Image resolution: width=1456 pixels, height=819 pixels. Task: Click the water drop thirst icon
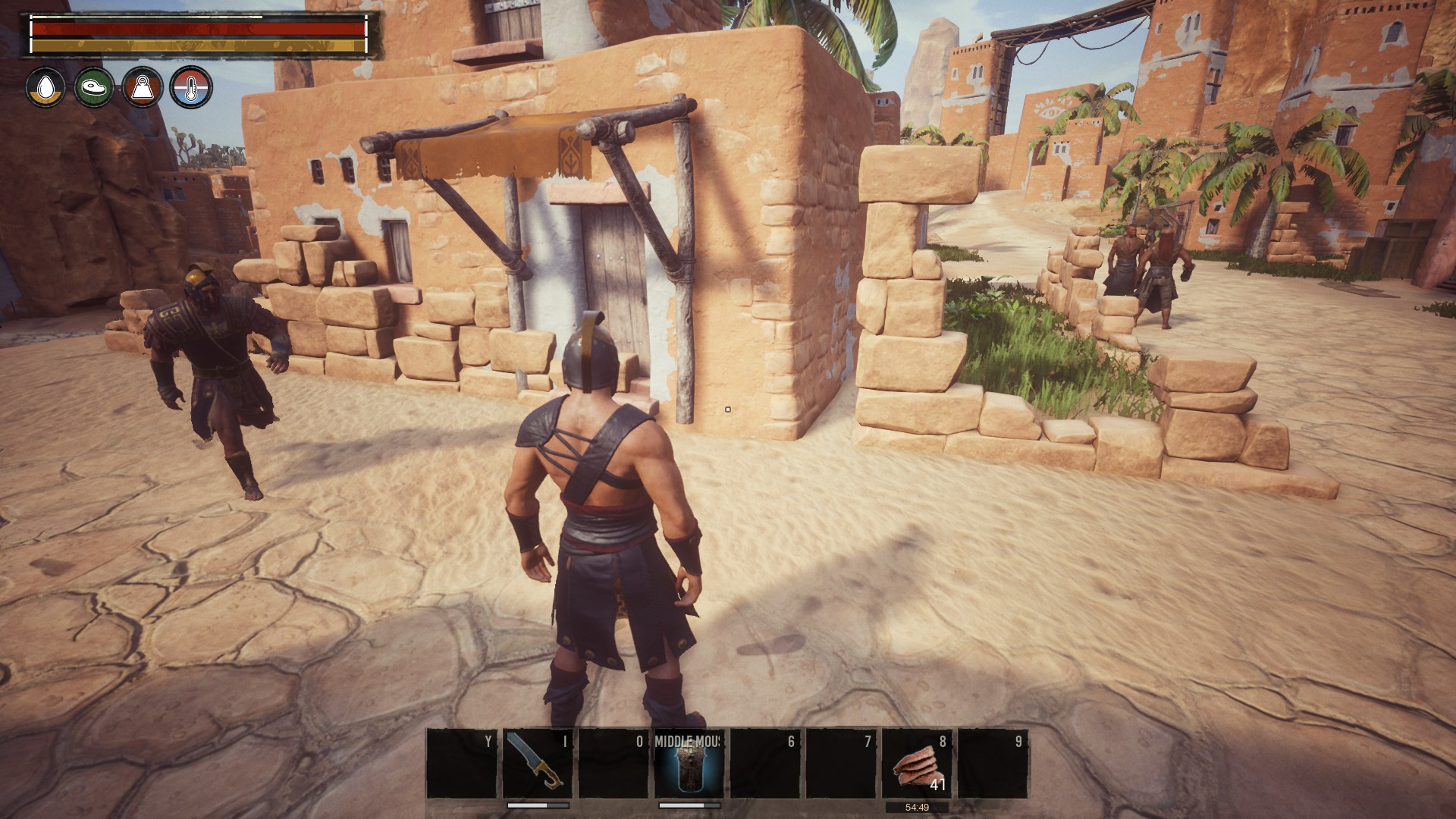tap(45, 88)
